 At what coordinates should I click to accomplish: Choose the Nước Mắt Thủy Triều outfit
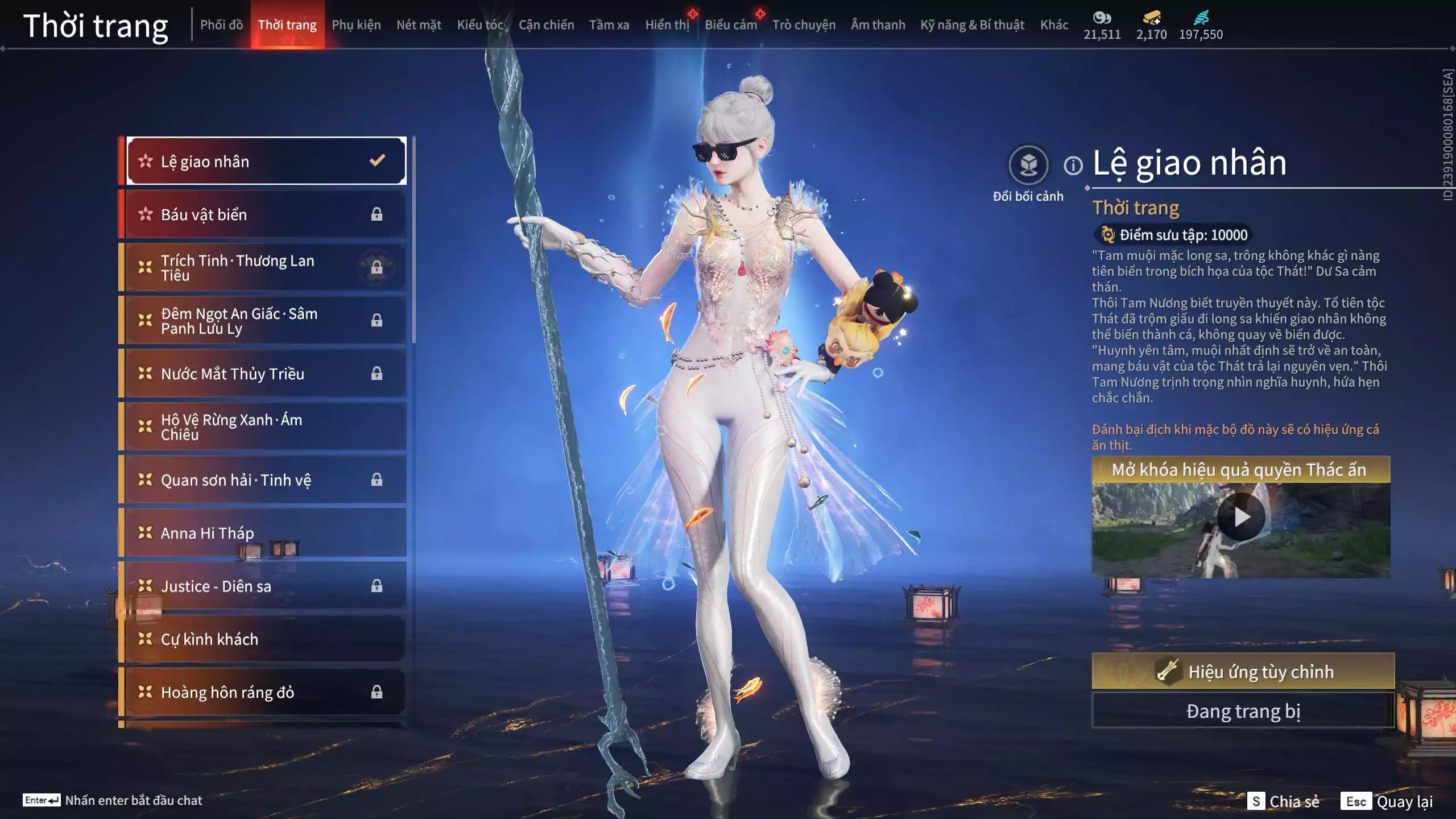tap(265, 374)
